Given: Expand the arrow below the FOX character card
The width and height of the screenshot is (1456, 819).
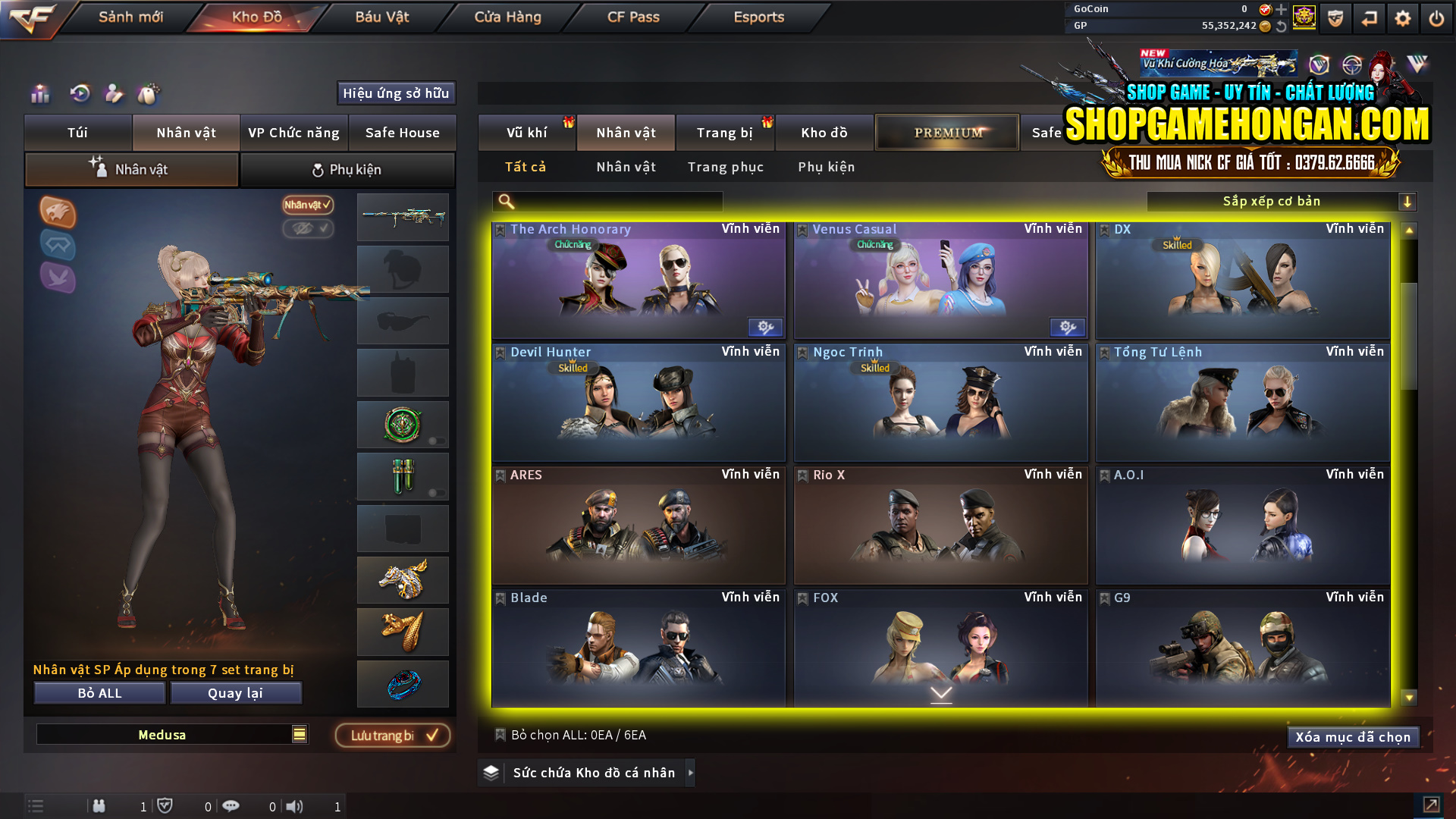Looking at the screenshot, I should pyautogui.click(x=940, y=694).
